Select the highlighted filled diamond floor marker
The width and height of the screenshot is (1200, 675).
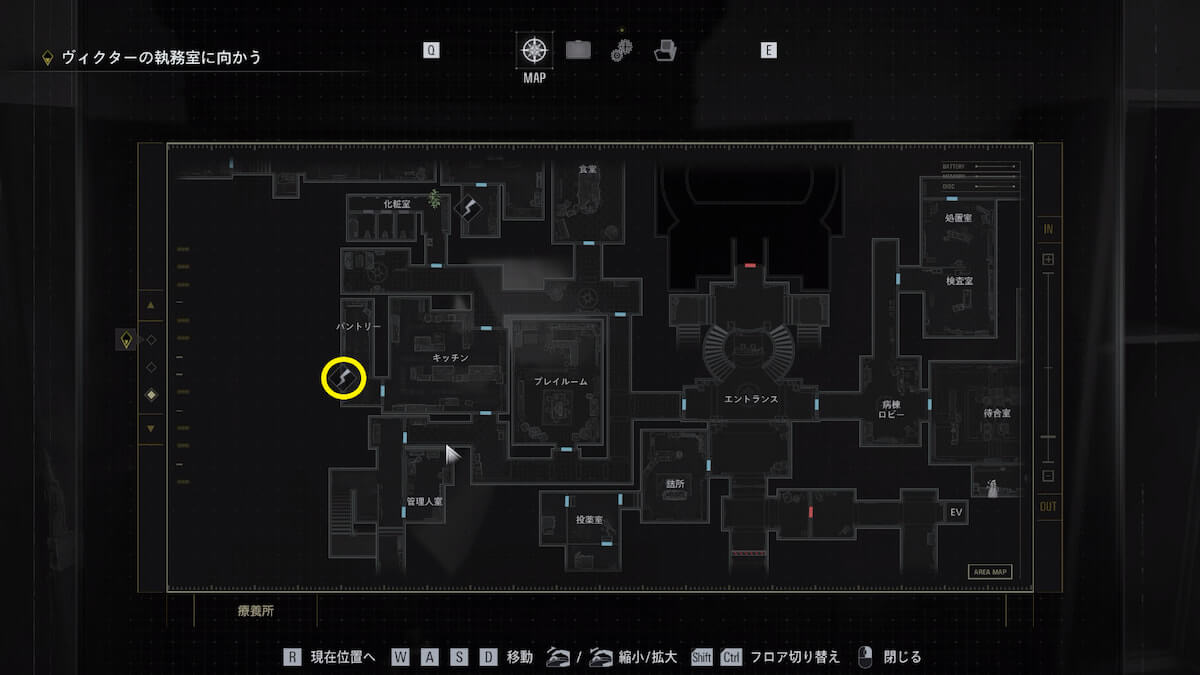point(151,395)
